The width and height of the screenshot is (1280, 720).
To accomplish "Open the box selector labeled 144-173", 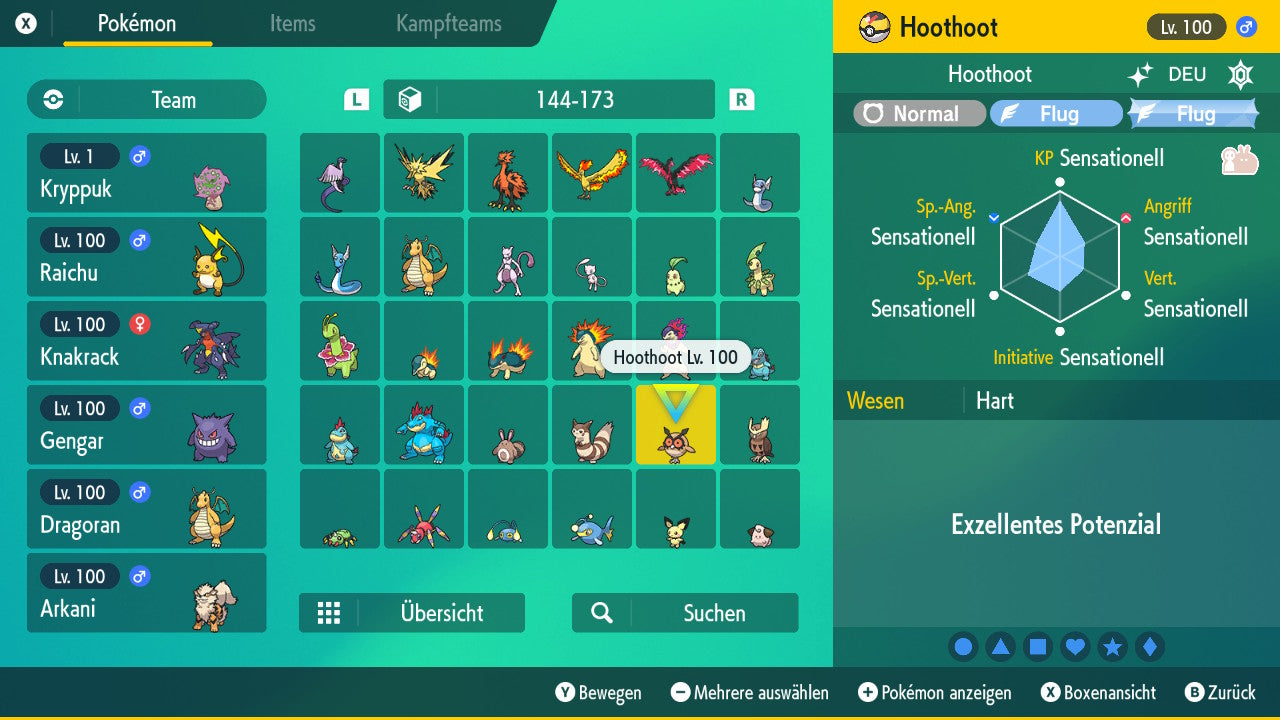I will tap(548, 99).
